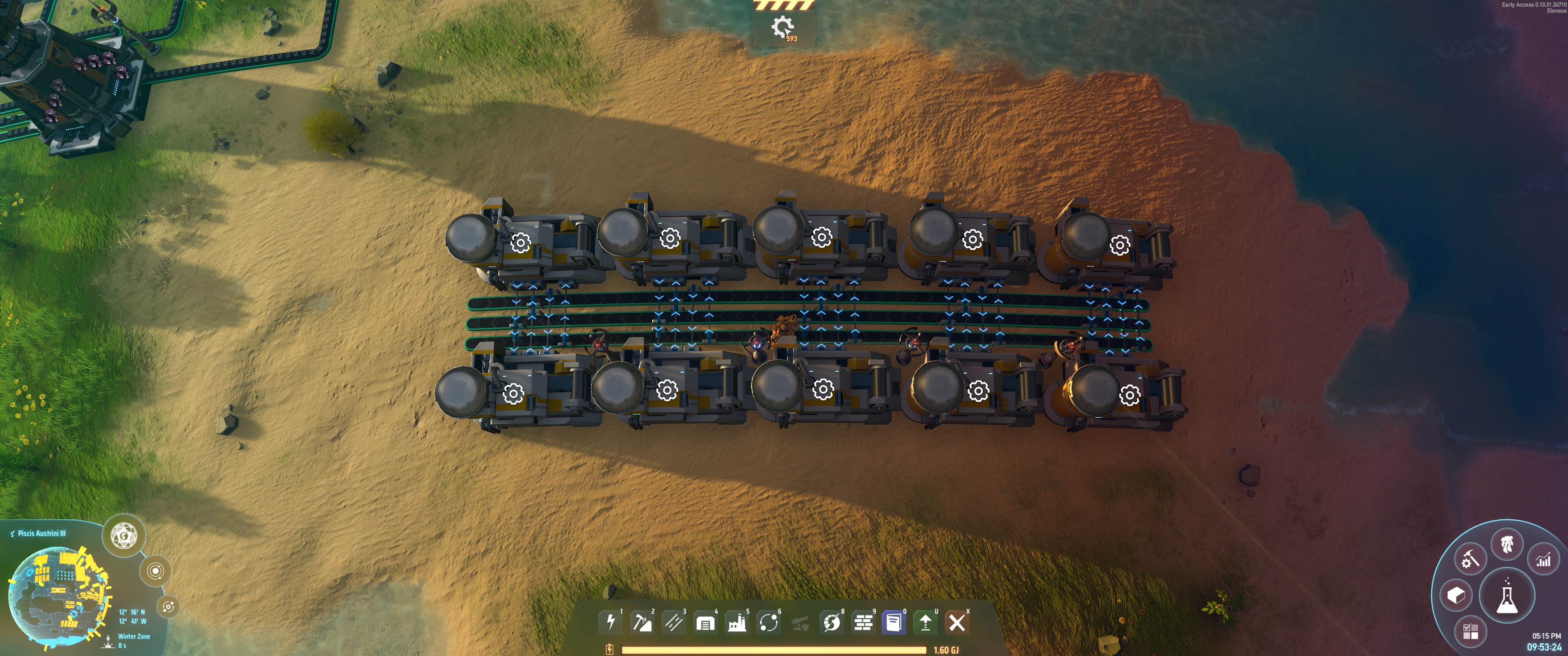Image resolution: width=1568 pixels, height=656 pixels.
Task: Open the hammer and gear replicator
Action: pos(1470,559)
